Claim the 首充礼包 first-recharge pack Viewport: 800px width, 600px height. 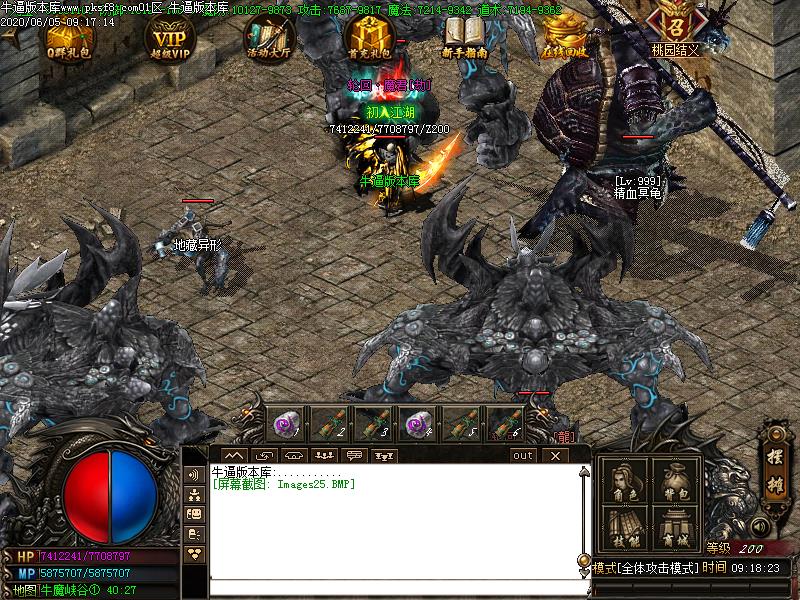[367, 37]
